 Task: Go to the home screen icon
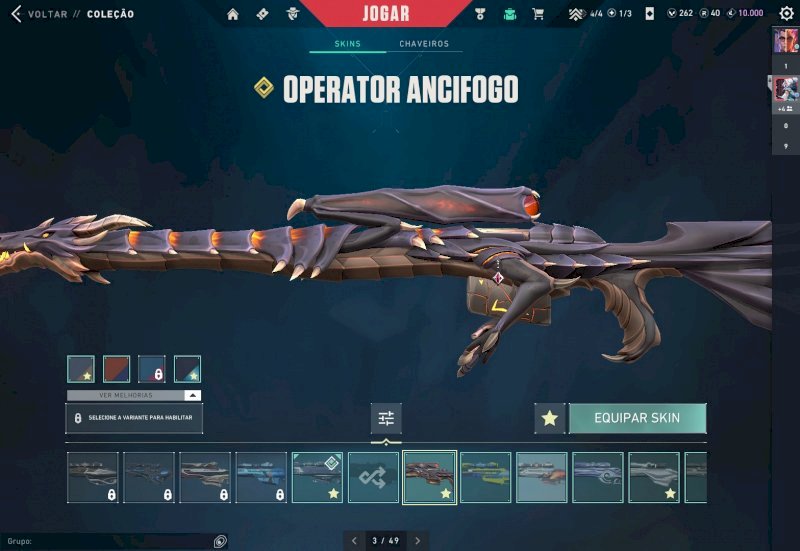point(233,14)
